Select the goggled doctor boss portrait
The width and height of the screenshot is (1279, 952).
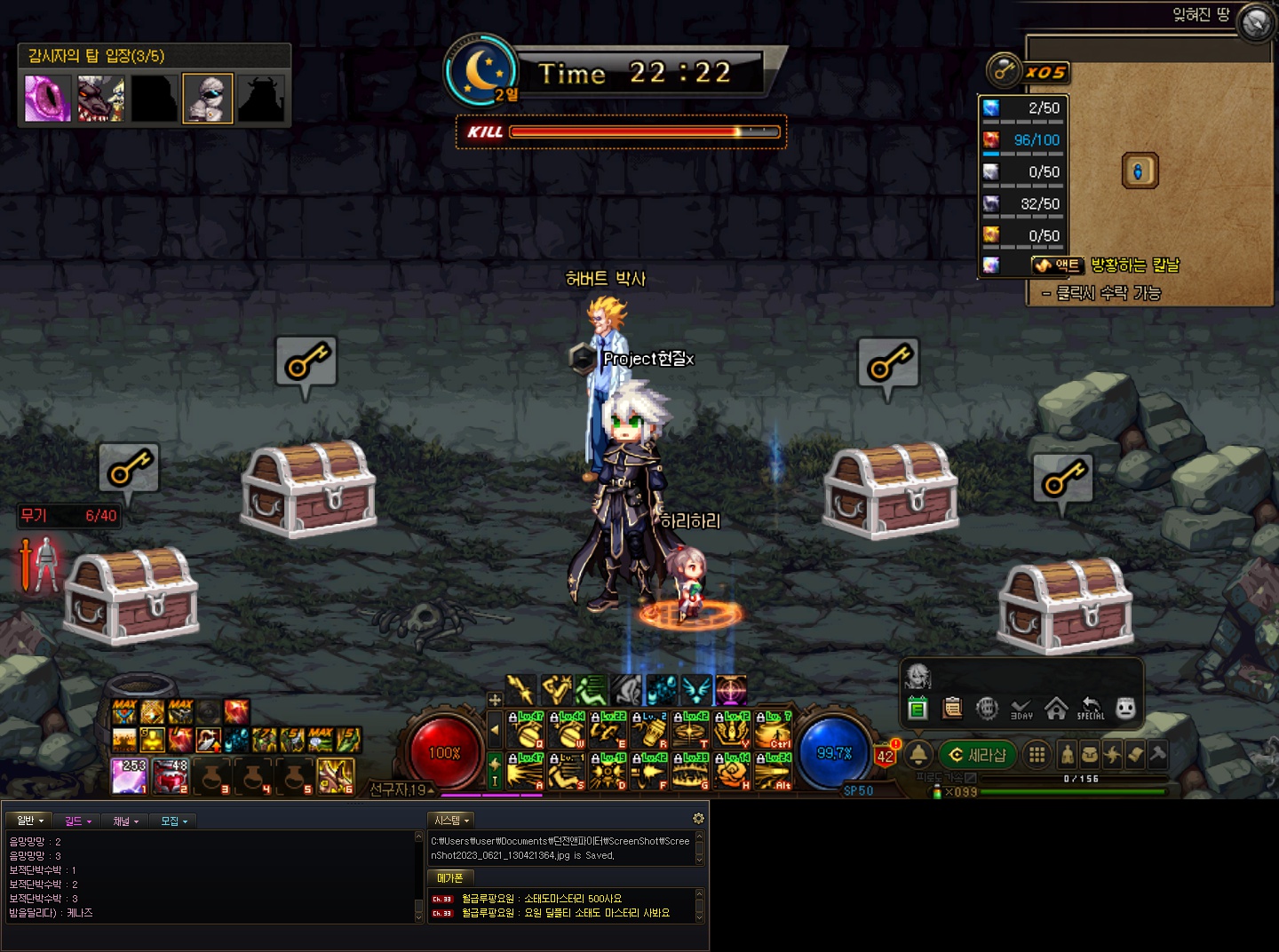tap(208, 98)
